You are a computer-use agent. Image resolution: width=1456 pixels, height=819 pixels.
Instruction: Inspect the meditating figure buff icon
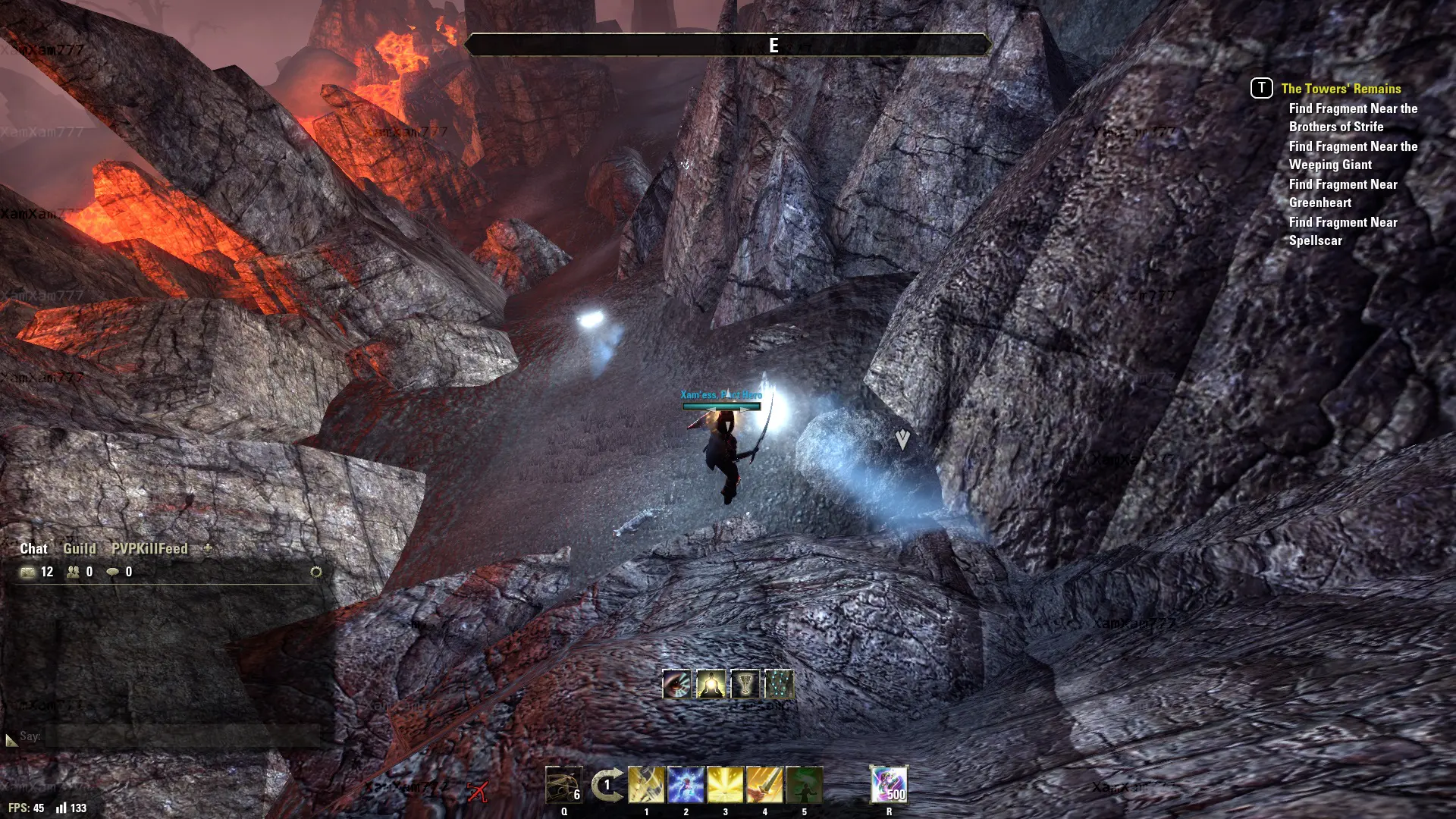coord(711,684)
